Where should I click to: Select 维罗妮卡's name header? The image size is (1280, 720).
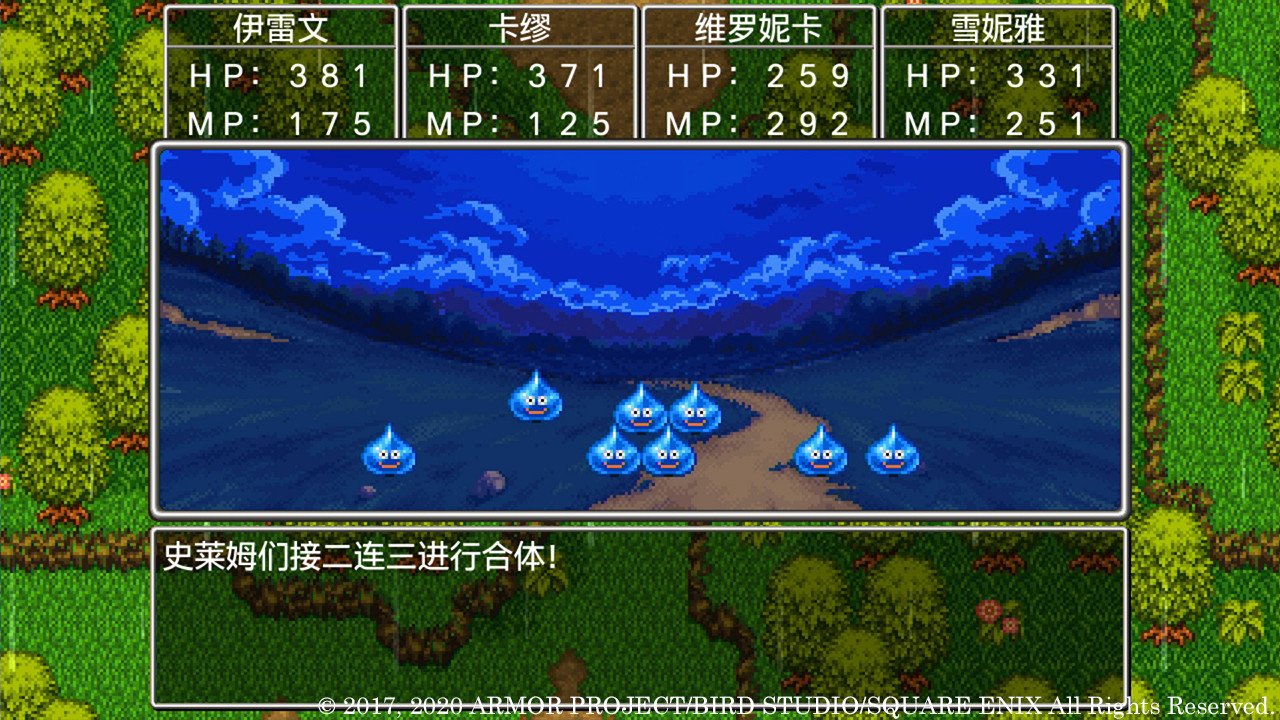[x=758, y=28]
